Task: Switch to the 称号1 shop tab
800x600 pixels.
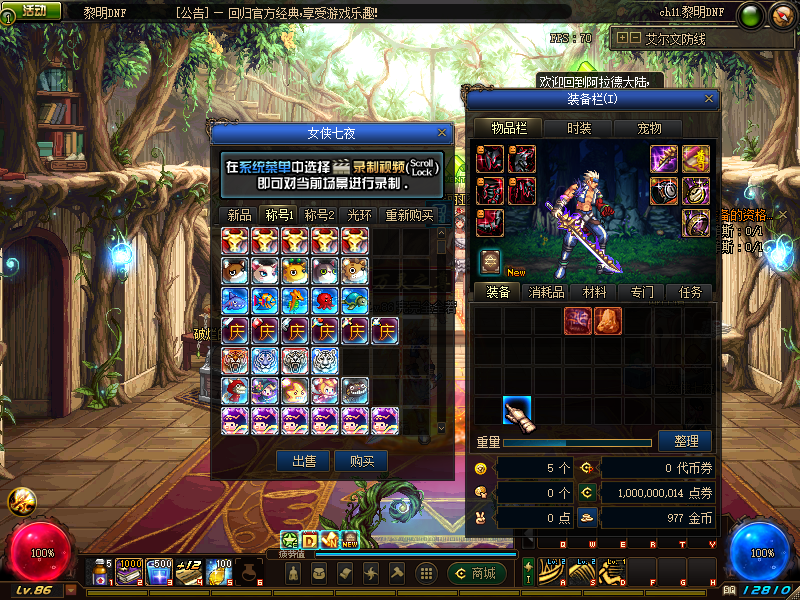Action: (x=279, y=215)
